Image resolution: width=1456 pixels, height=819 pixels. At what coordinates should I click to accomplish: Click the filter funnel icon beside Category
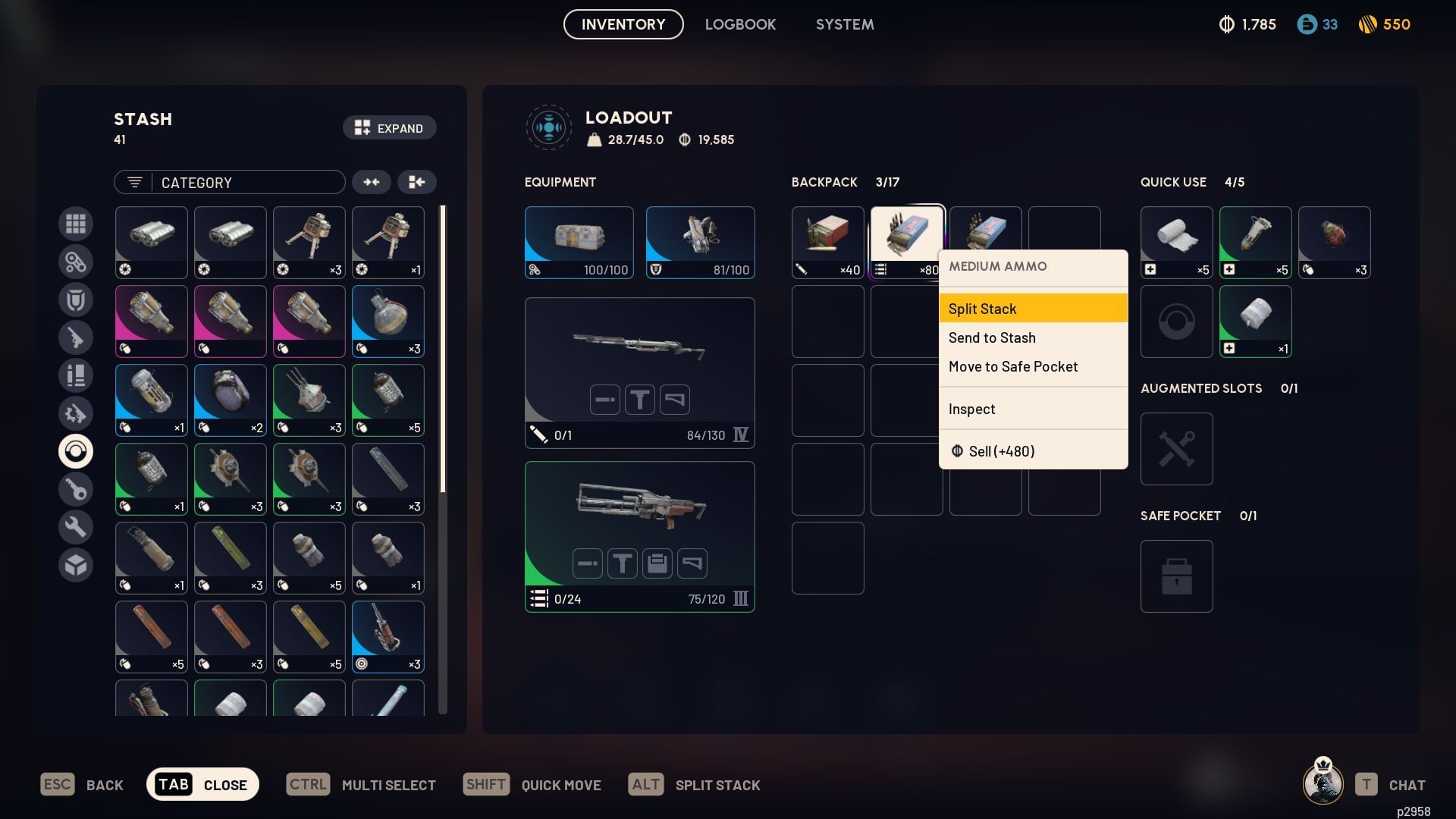(x=134, y=182)
